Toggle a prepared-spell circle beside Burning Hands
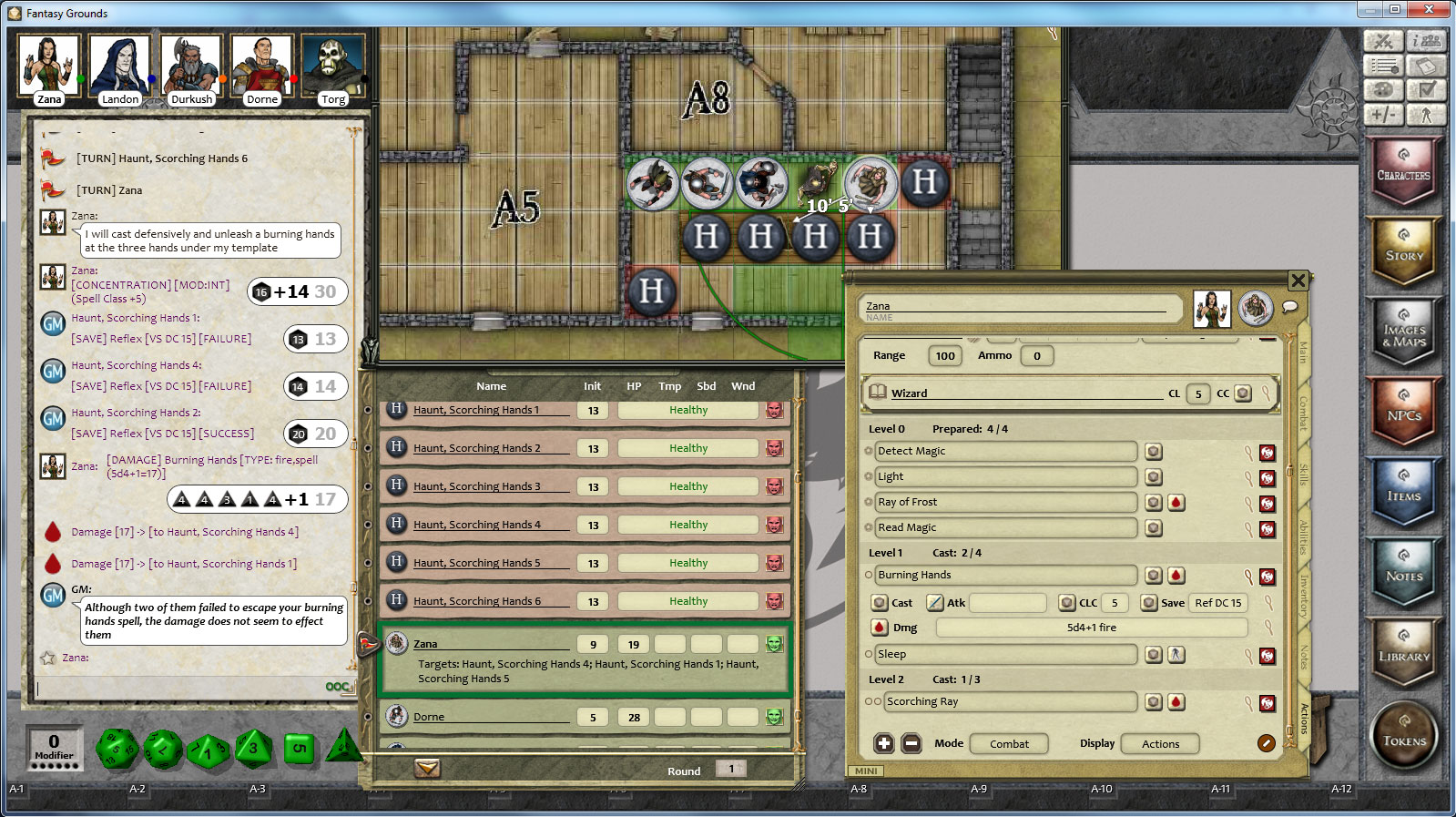The image size is (1456, 817). point(870,575)
